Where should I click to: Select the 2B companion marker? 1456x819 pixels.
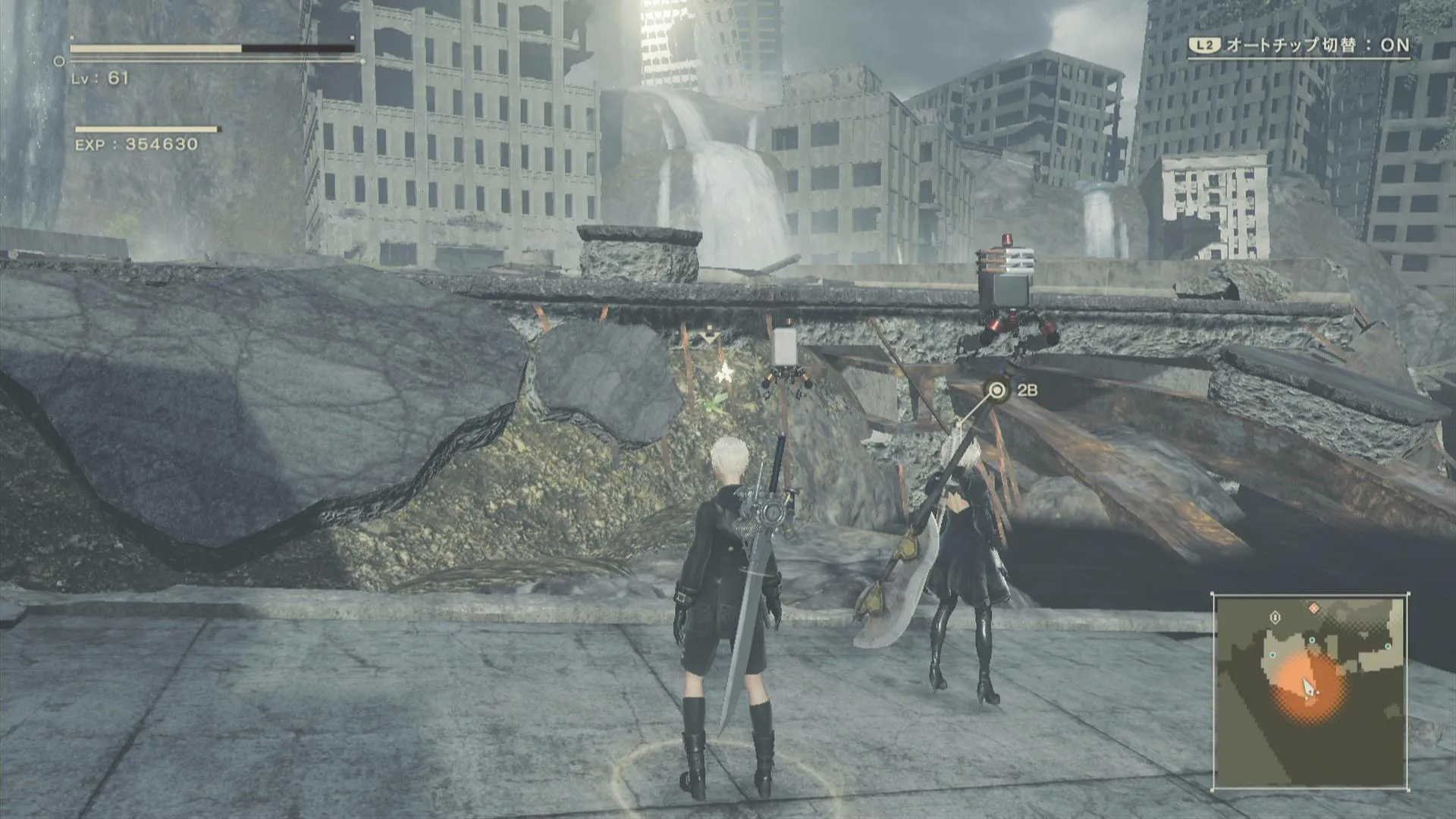tap(998, 391)
